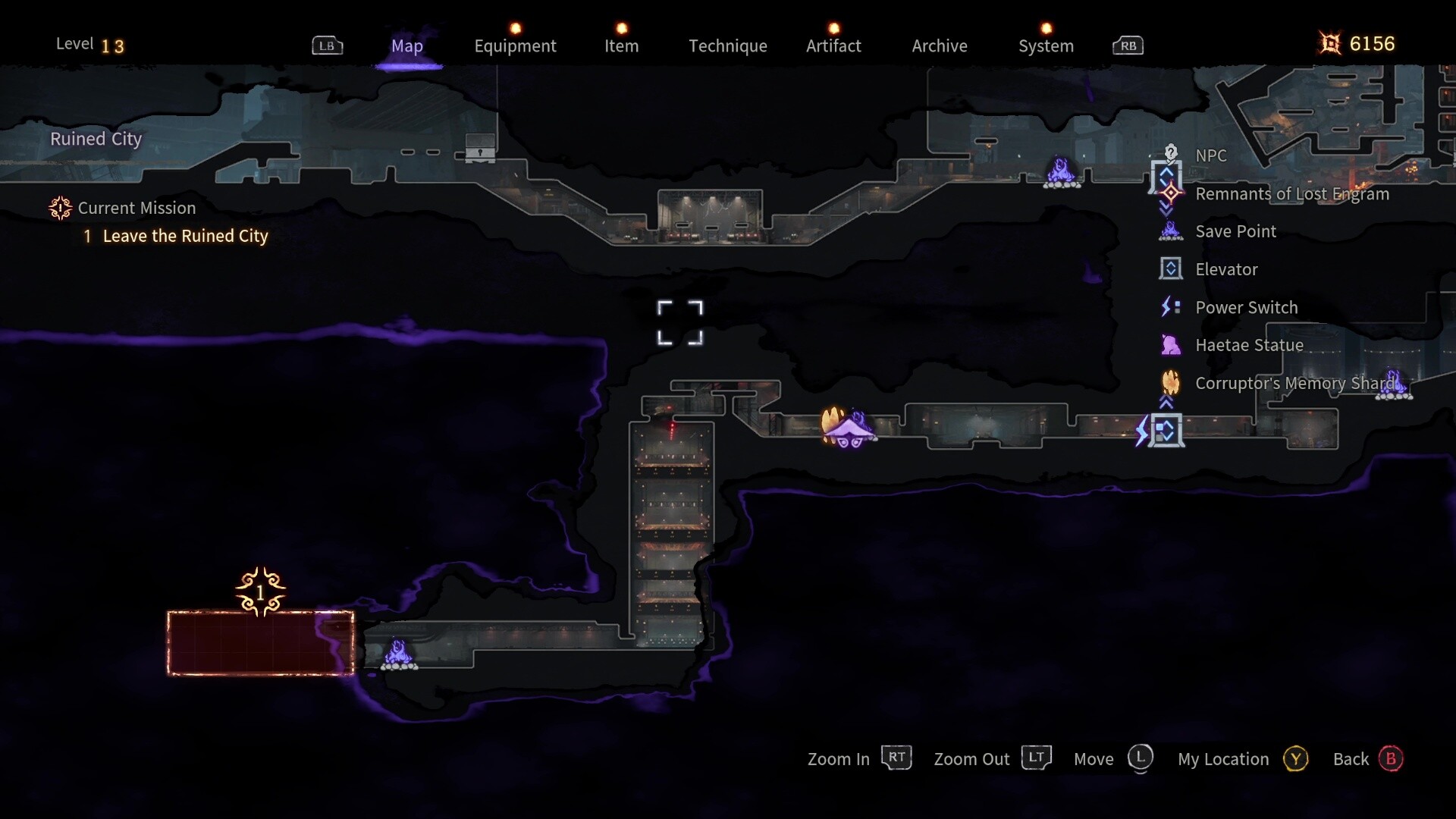Select the Corruptor's Memory Shard legend icon
Image resolution: width=1456 pixels, height=819 pixels.
point(1172,383)
